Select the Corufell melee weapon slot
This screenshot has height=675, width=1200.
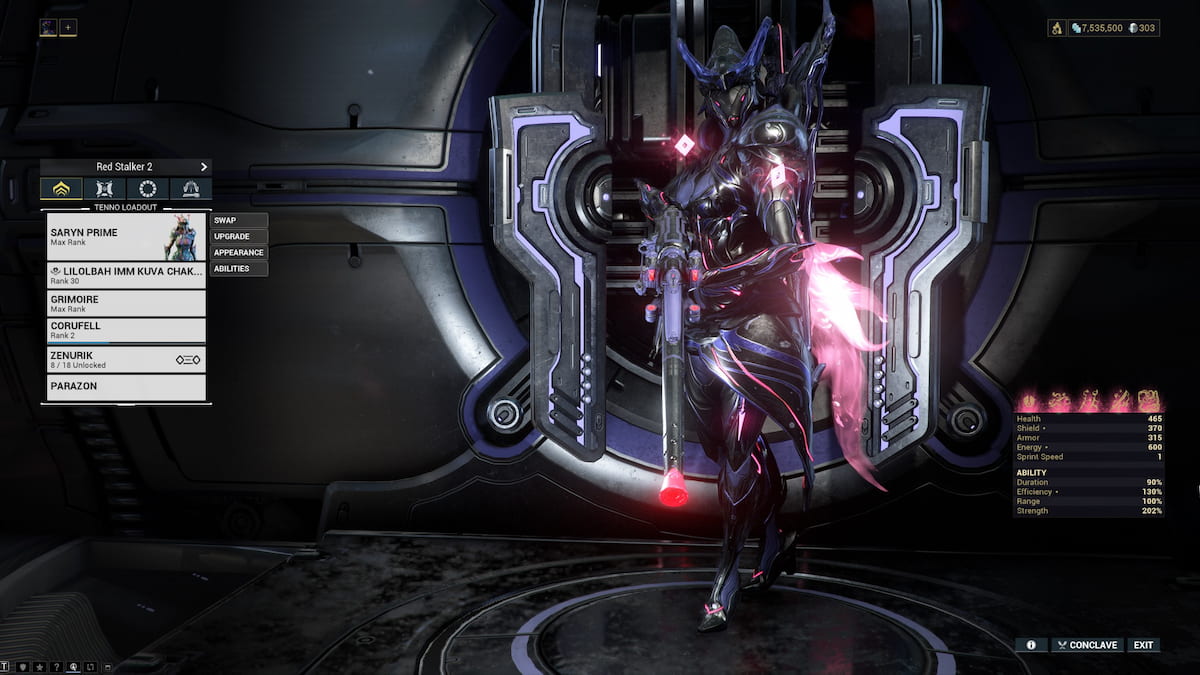[x=126, y=330]
